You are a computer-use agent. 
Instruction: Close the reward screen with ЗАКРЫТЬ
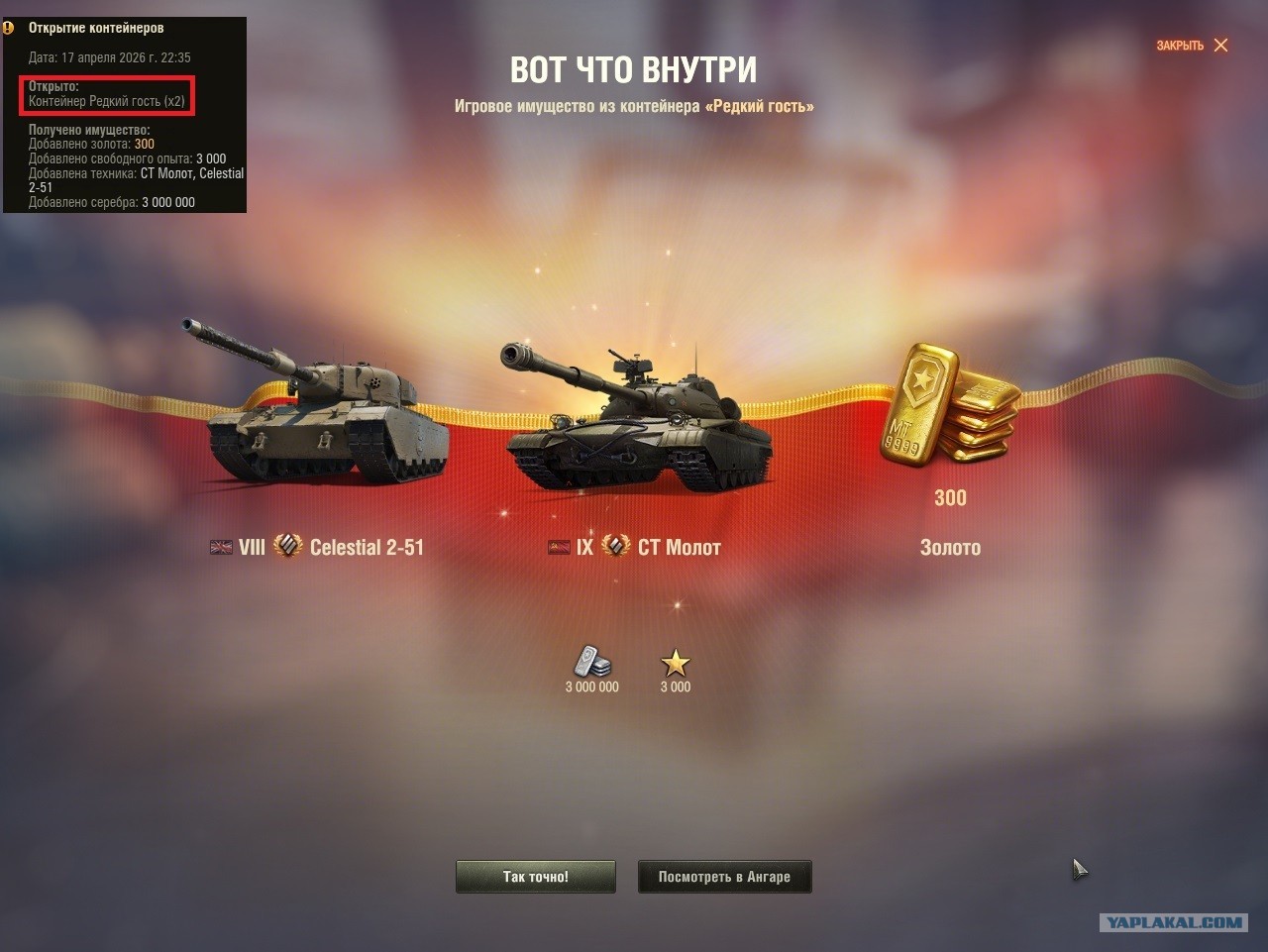pyautogui.click(x=1192, y=46)
